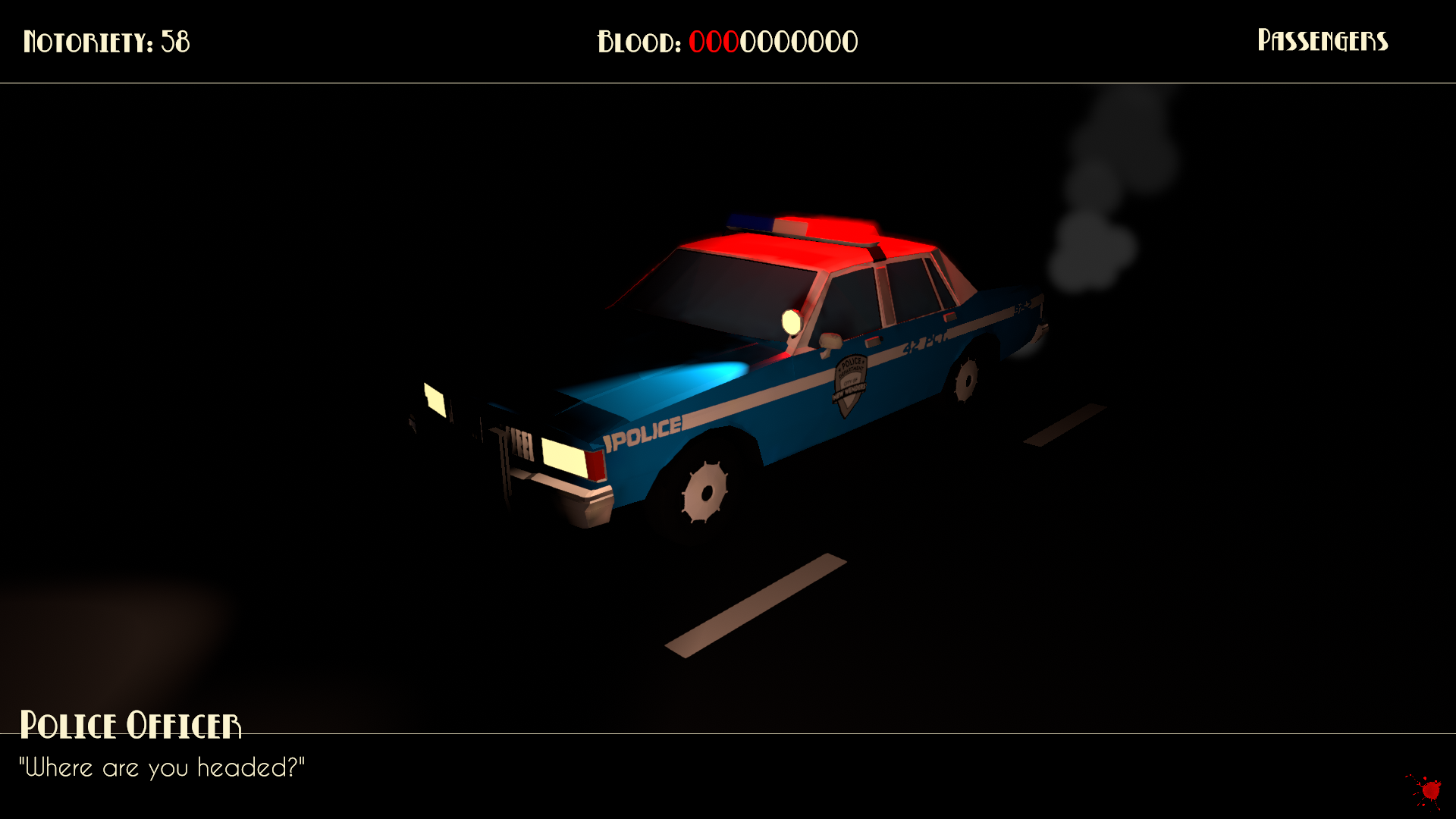Viewport: 1456px width, 819px height.
Task: Click the police badge emblem on the car door
Action: [851, 380]
